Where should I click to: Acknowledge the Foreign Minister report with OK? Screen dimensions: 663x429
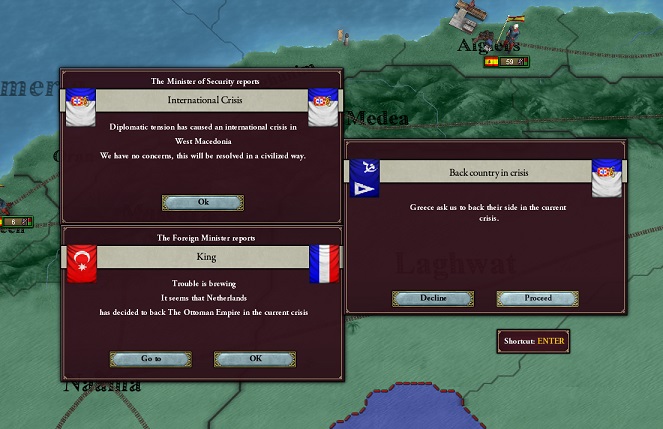click(255, 359)
